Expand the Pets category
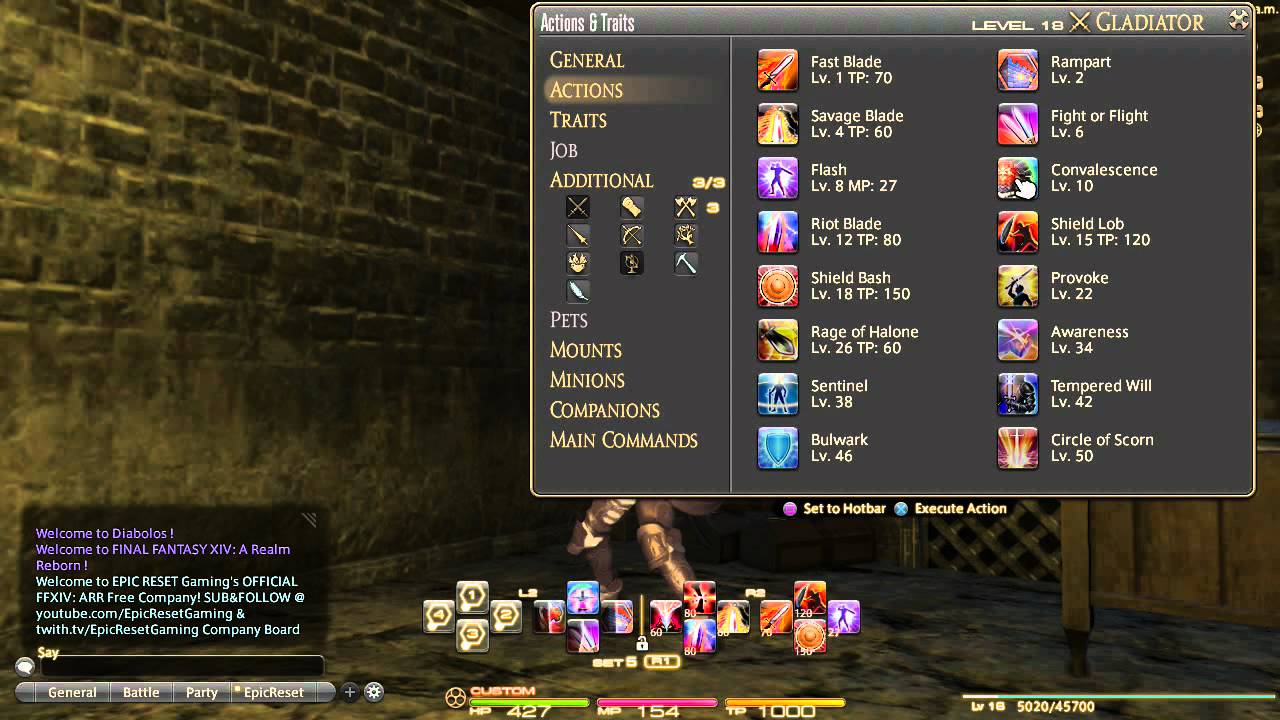This screenshot has height=720, width=1280. point(568,320)
